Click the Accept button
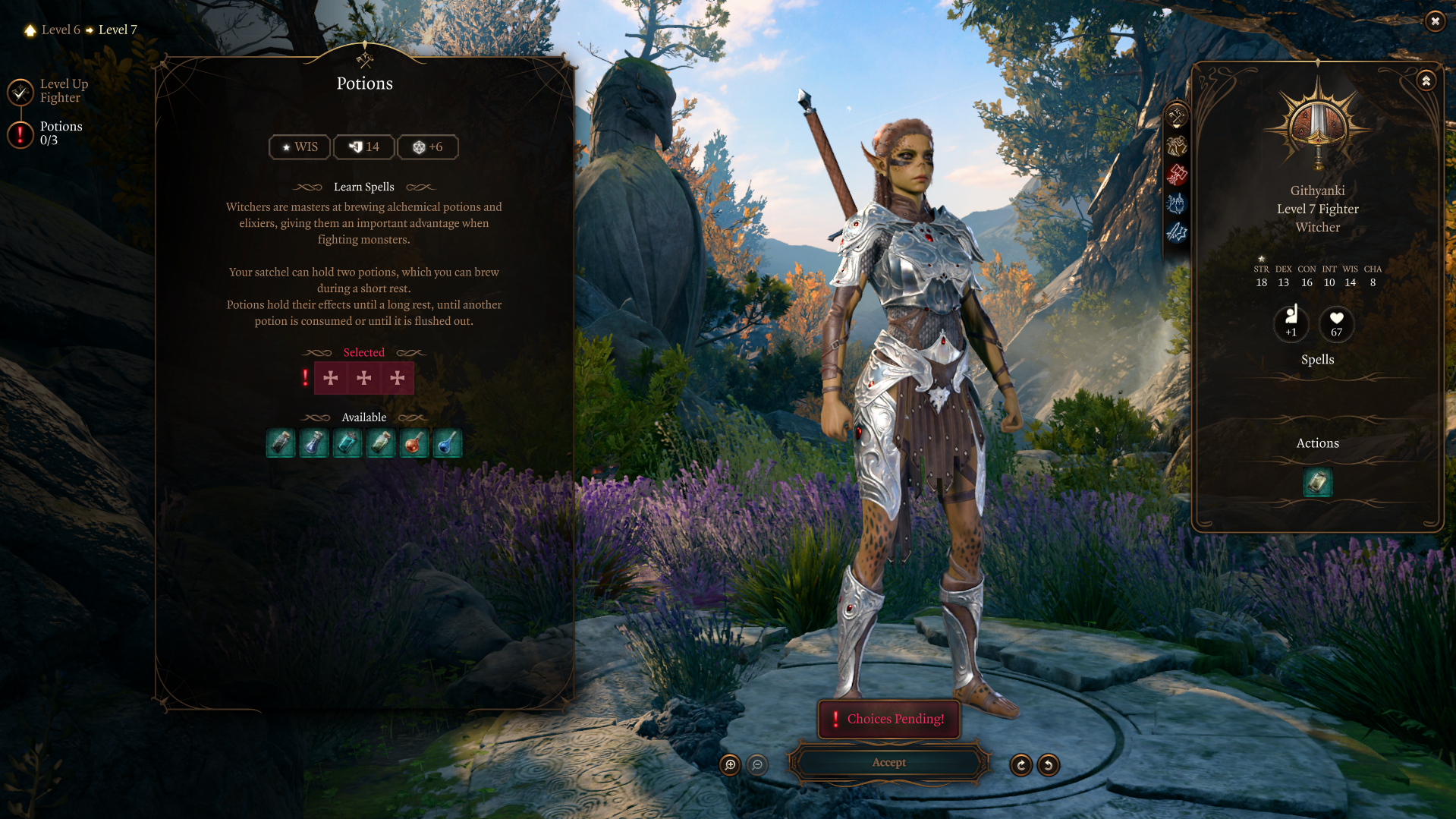This screenshot has height=819, width=1456. pyautogui.click(x=888, y=763)
